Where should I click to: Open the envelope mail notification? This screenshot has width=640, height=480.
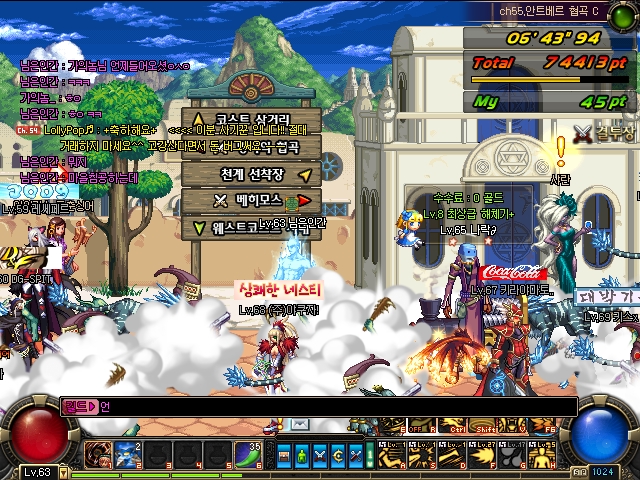(300, 425)
